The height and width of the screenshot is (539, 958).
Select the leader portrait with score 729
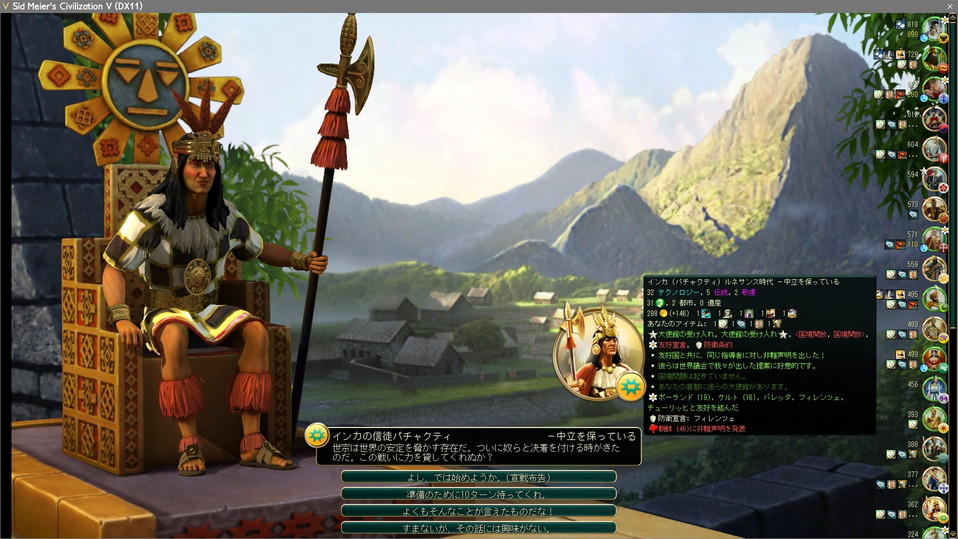pyautogui.click(x=934, y=59)
